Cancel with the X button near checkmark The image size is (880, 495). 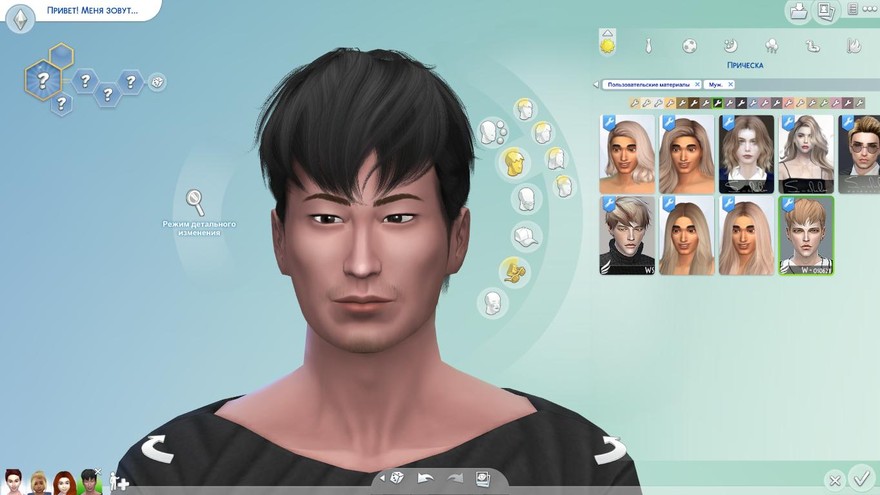tap(834, 480)
